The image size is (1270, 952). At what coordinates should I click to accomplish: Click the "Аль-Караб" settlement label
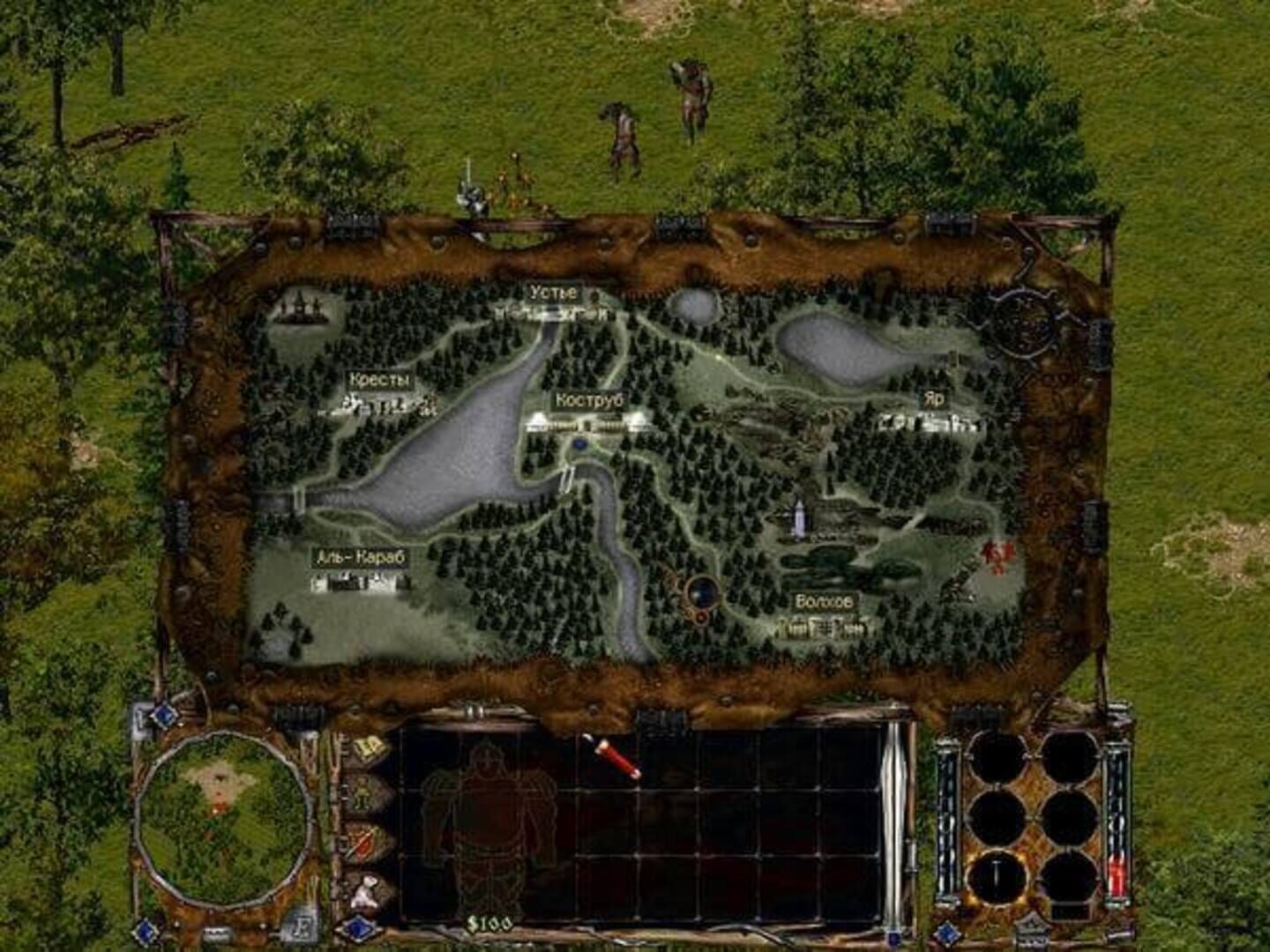pyautogui.click(x=361, y=556)
